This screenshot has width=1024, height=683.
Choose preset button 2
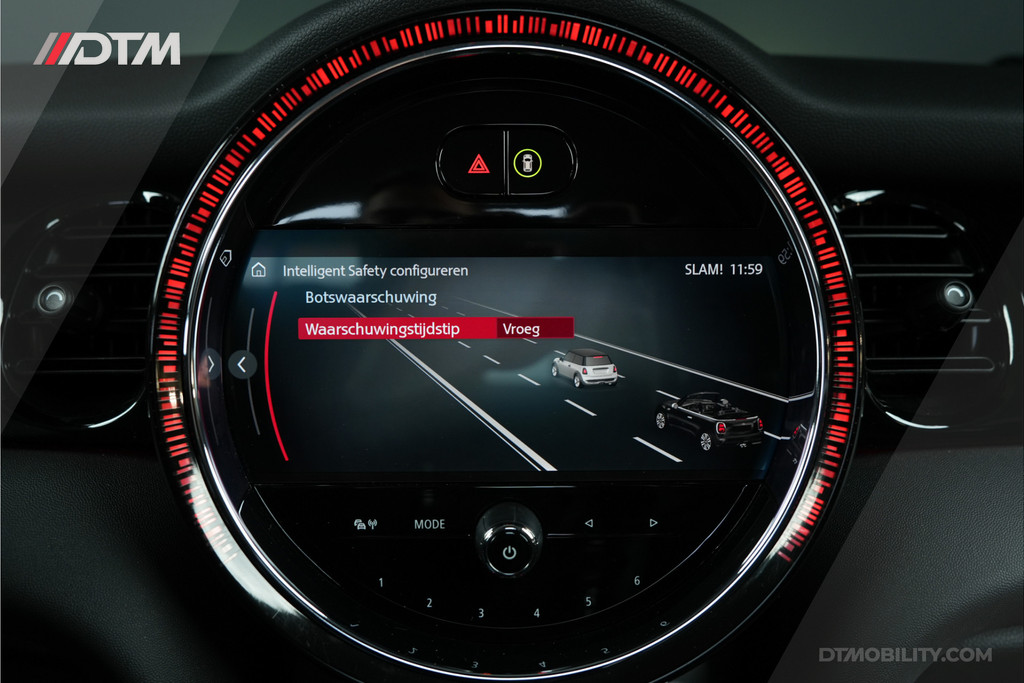coord(429,603)
